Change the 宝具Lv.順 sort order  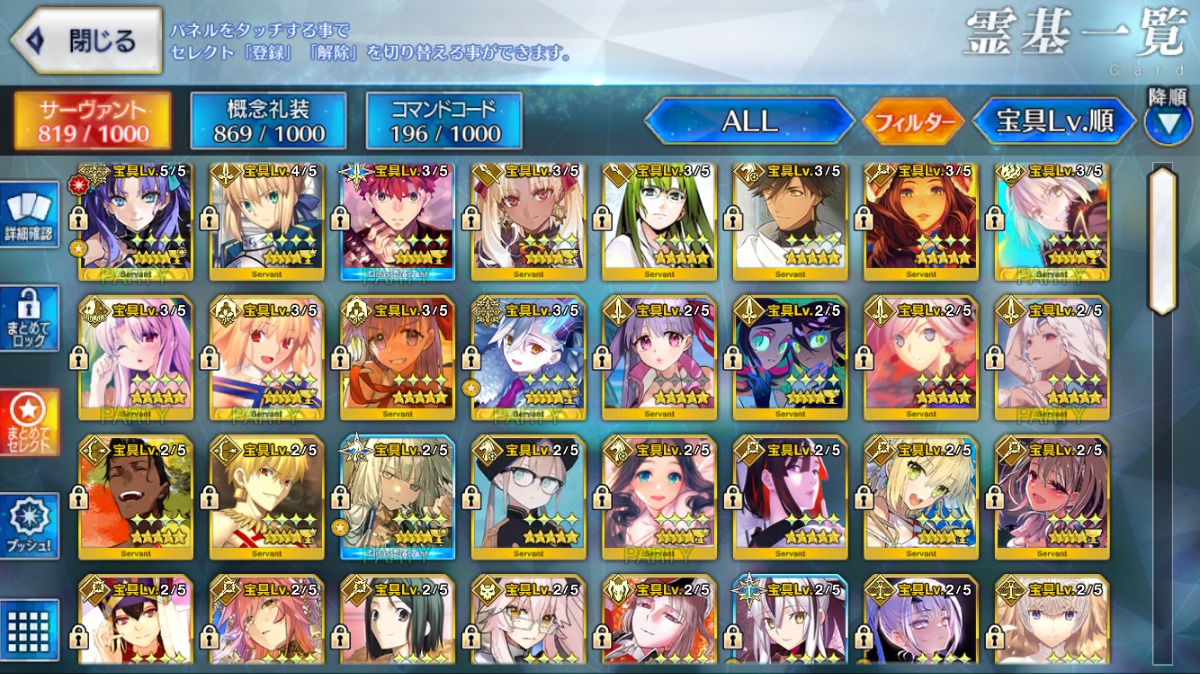(x=1054, y=122)
